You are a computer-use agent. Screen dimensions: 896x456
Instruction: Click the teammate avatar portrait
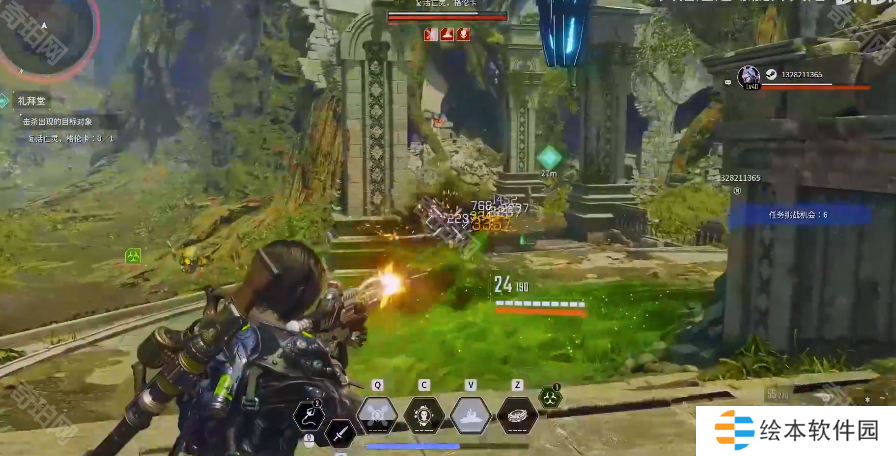point(748,76)
